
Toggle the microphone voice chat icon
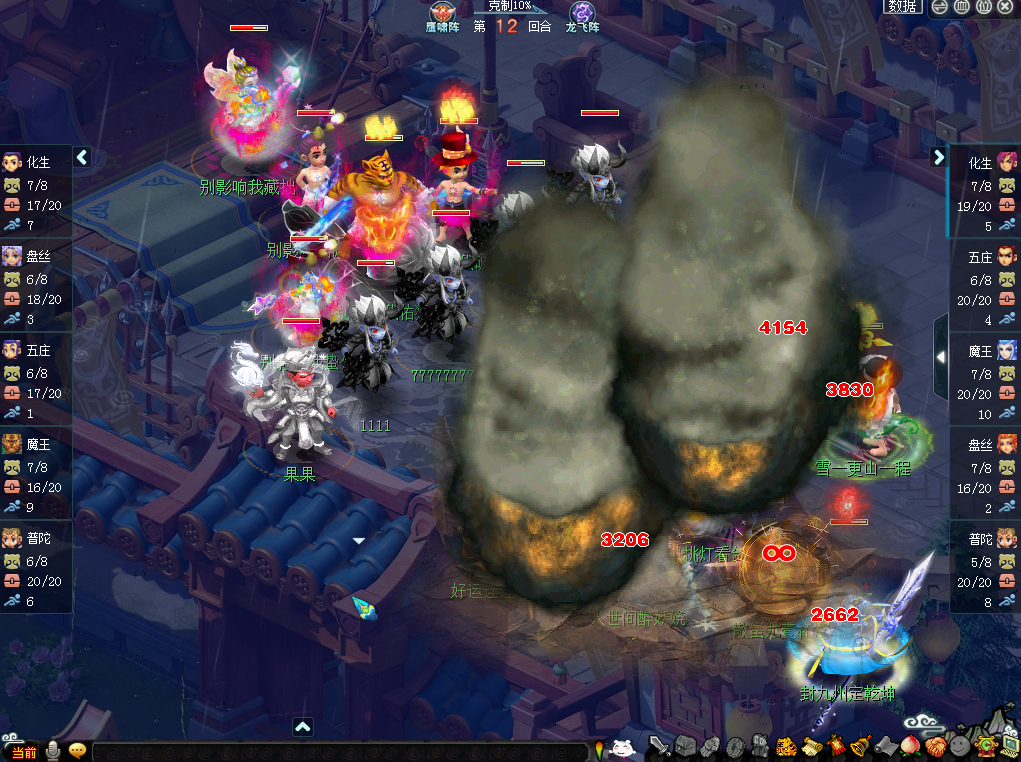point(52,750)
